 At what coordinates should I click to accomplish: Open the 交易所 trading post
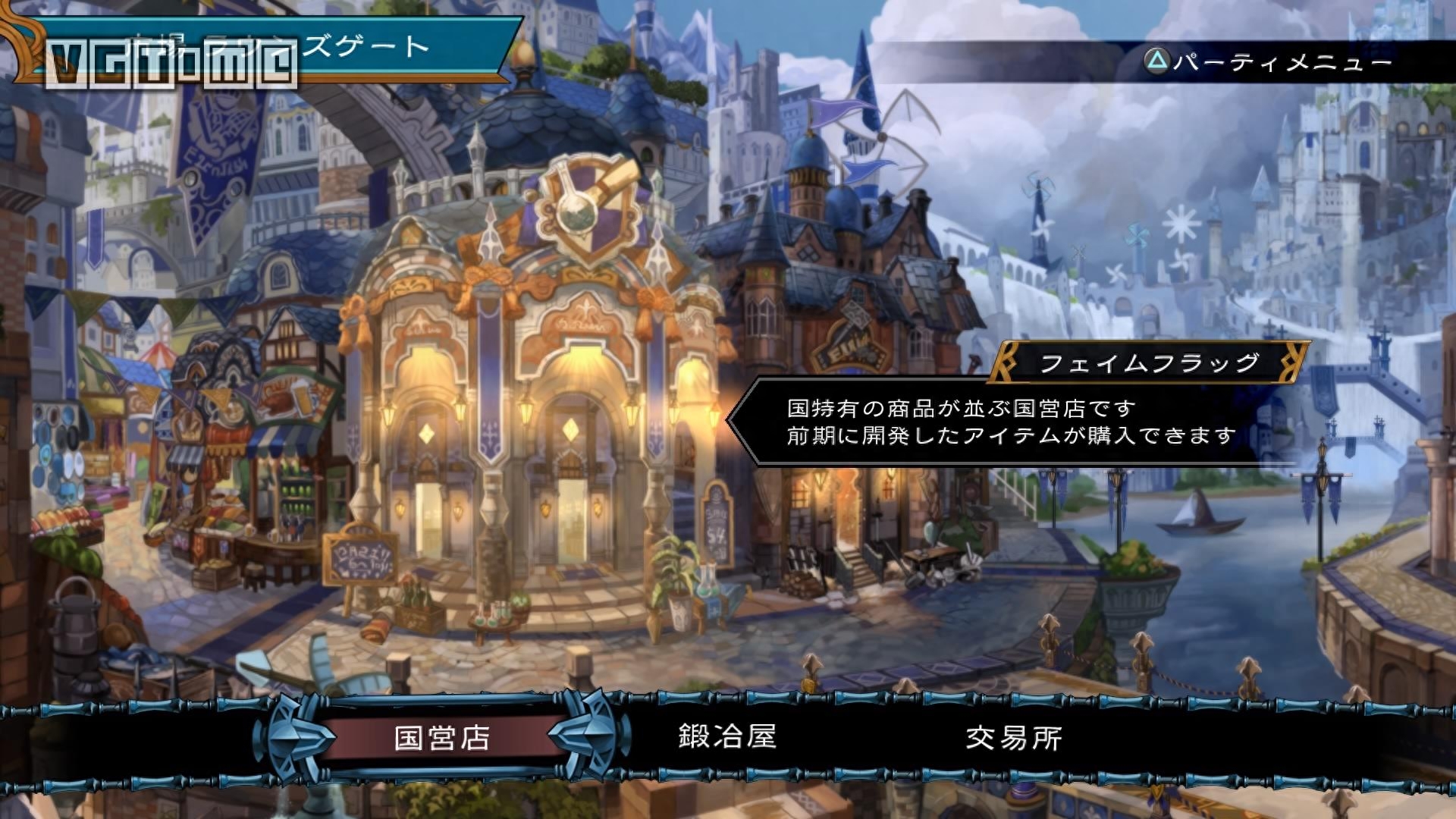coord(1014,737)
